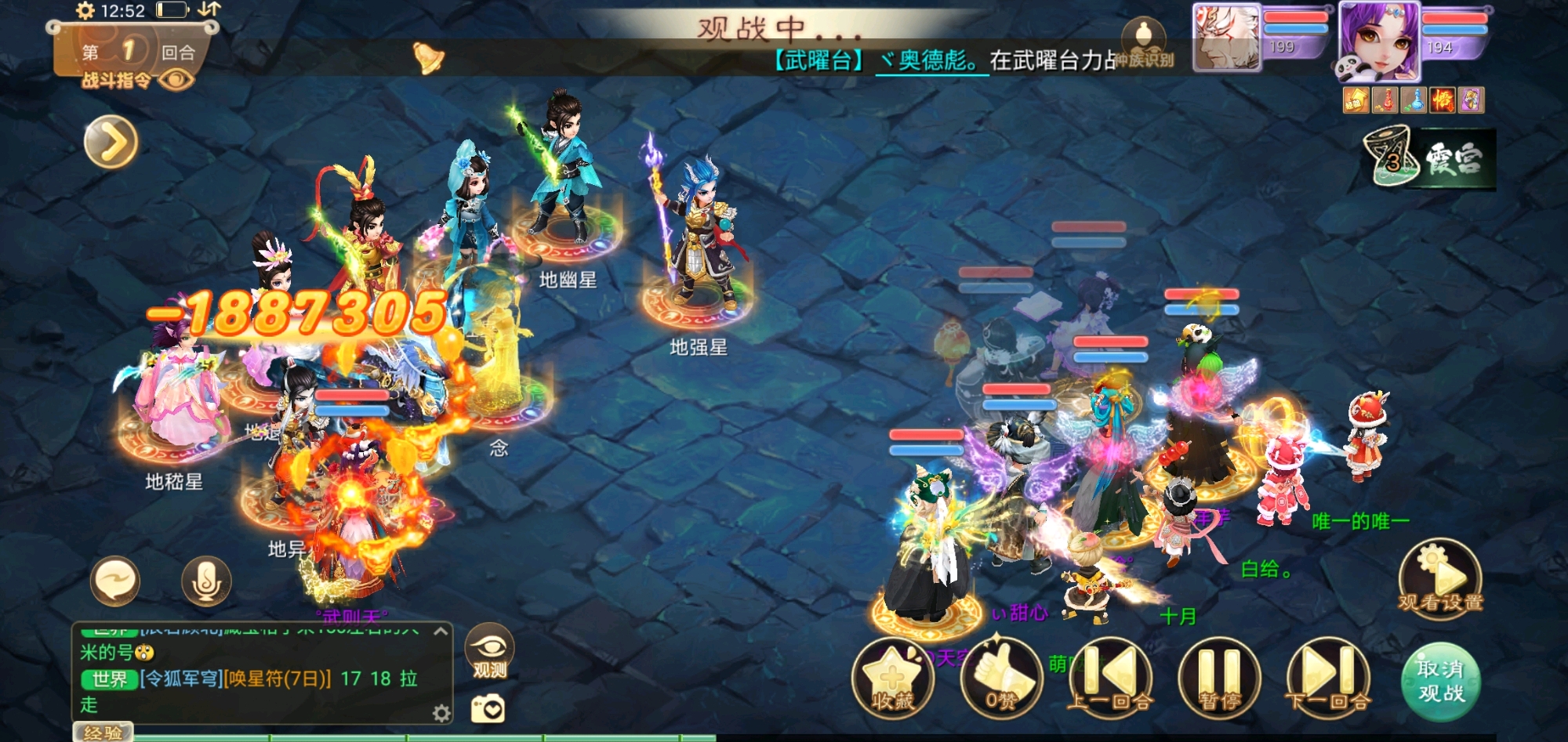Viewport: 1568px width, 742px height.
Task: Take a screenshot with the camera icon
Action: click(488, 709)
